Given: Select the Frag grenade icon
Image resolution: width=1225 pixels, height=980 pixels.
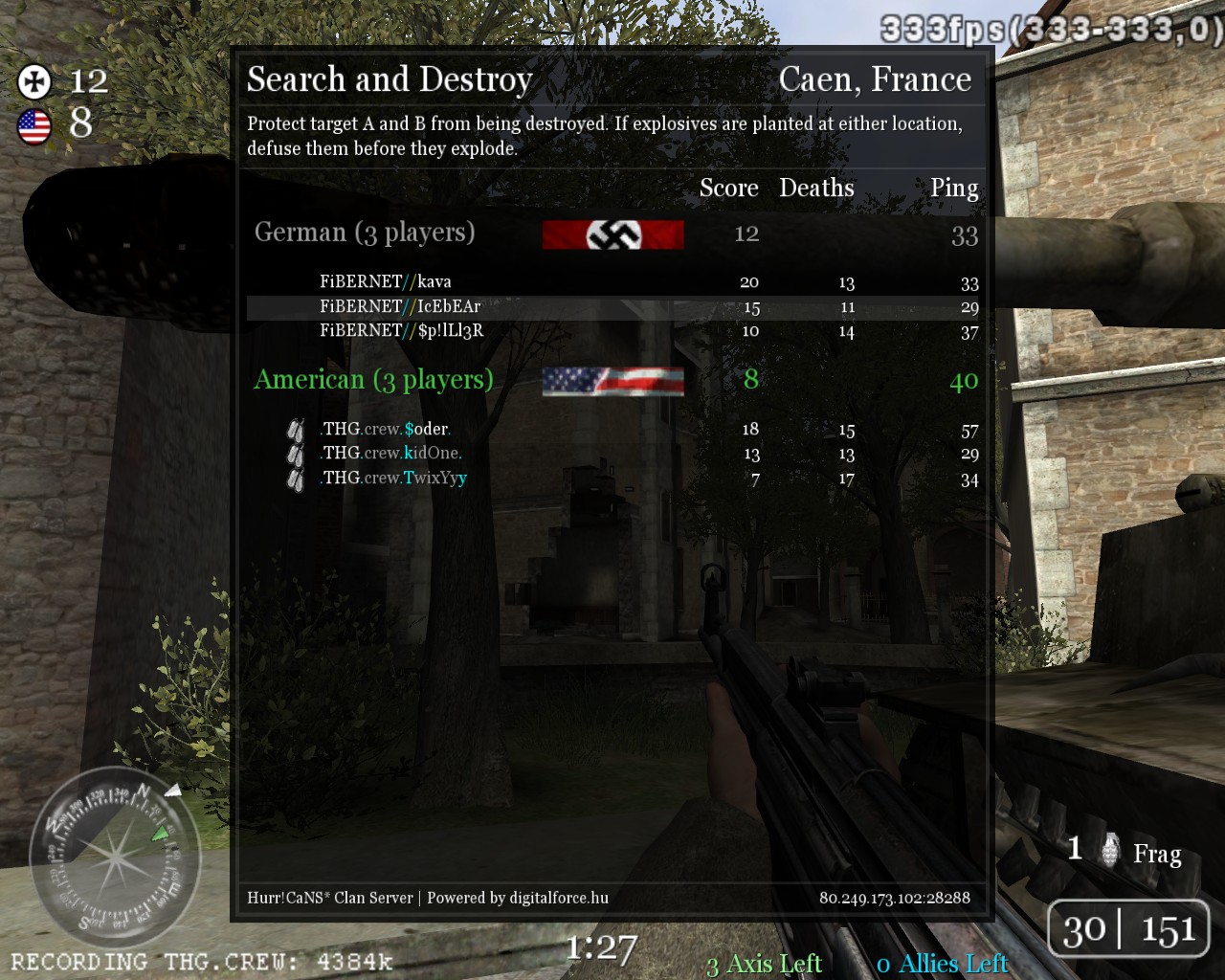Looking at the screenshot, I should [1110, 850].
